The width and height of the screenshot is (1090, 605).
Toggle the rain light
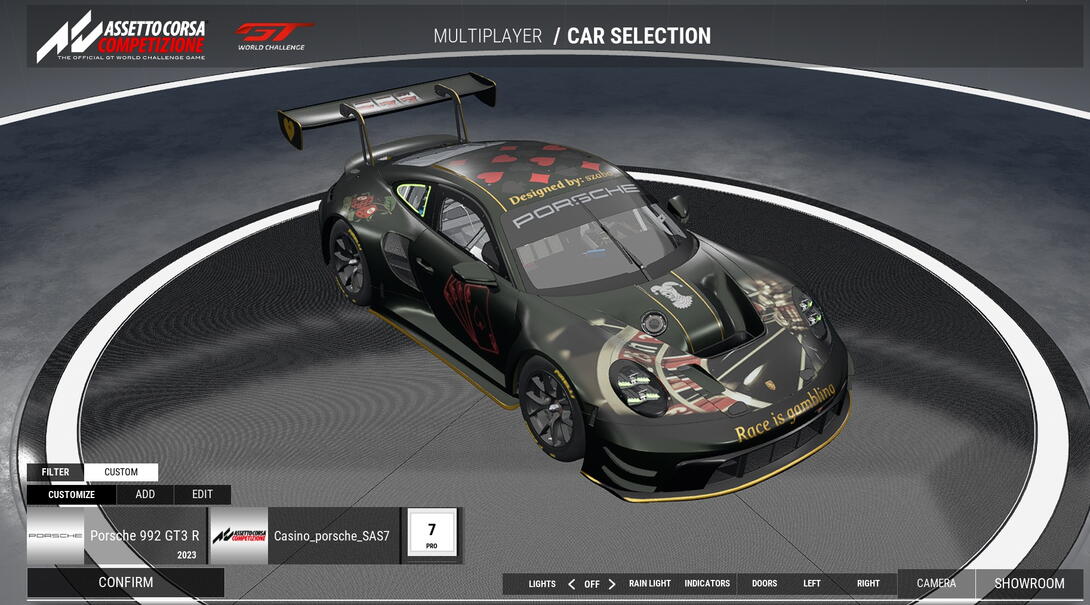pyautogui.click(x=650, y=584)
